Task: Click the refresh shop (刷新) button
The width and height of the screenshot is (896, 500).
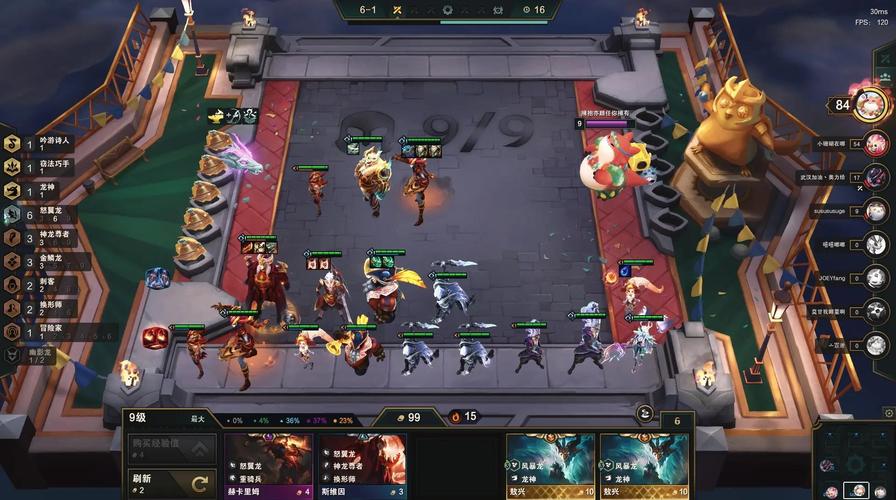Action: [x=170, y=483]
